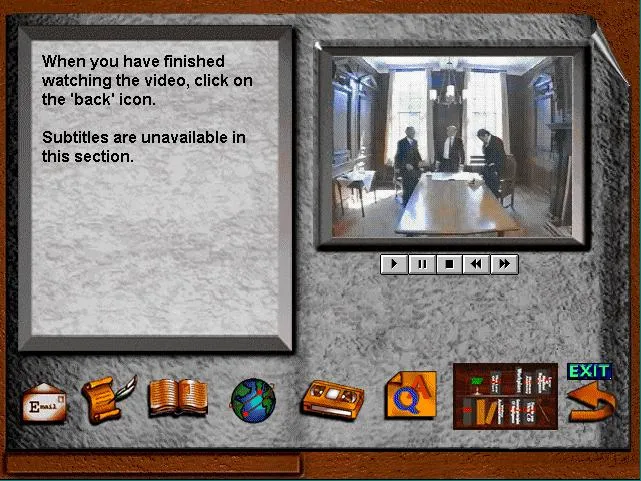Play the video clip
The image size is (641, 481).
pyautogui.click(x=394, y=264)
